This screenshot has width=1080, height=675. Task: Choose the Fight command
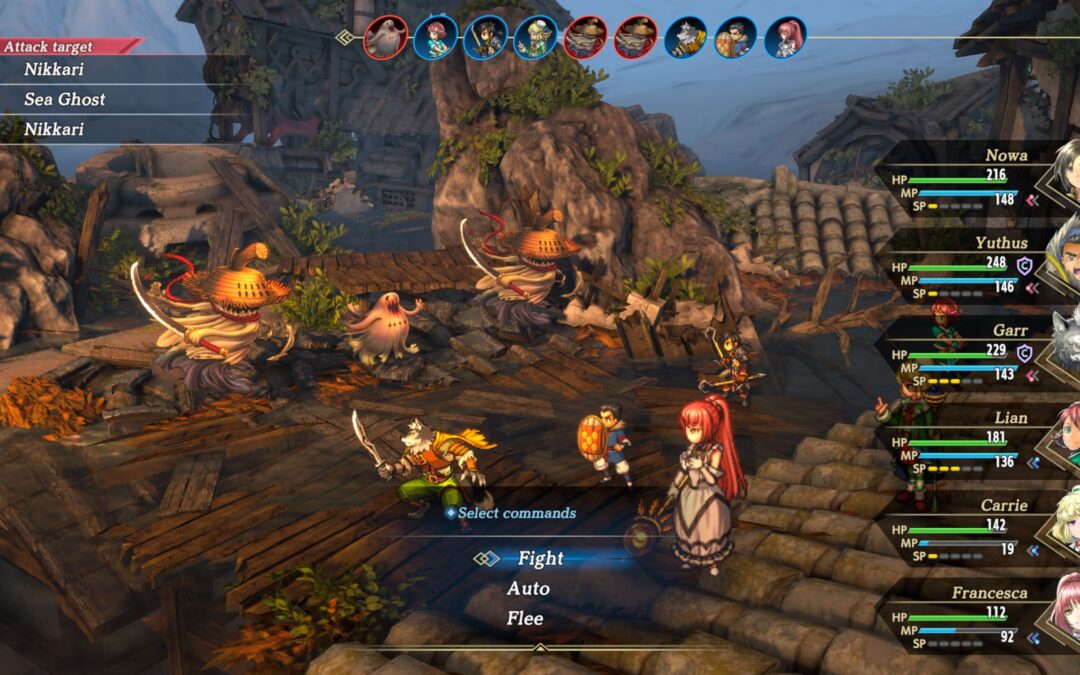540,559
